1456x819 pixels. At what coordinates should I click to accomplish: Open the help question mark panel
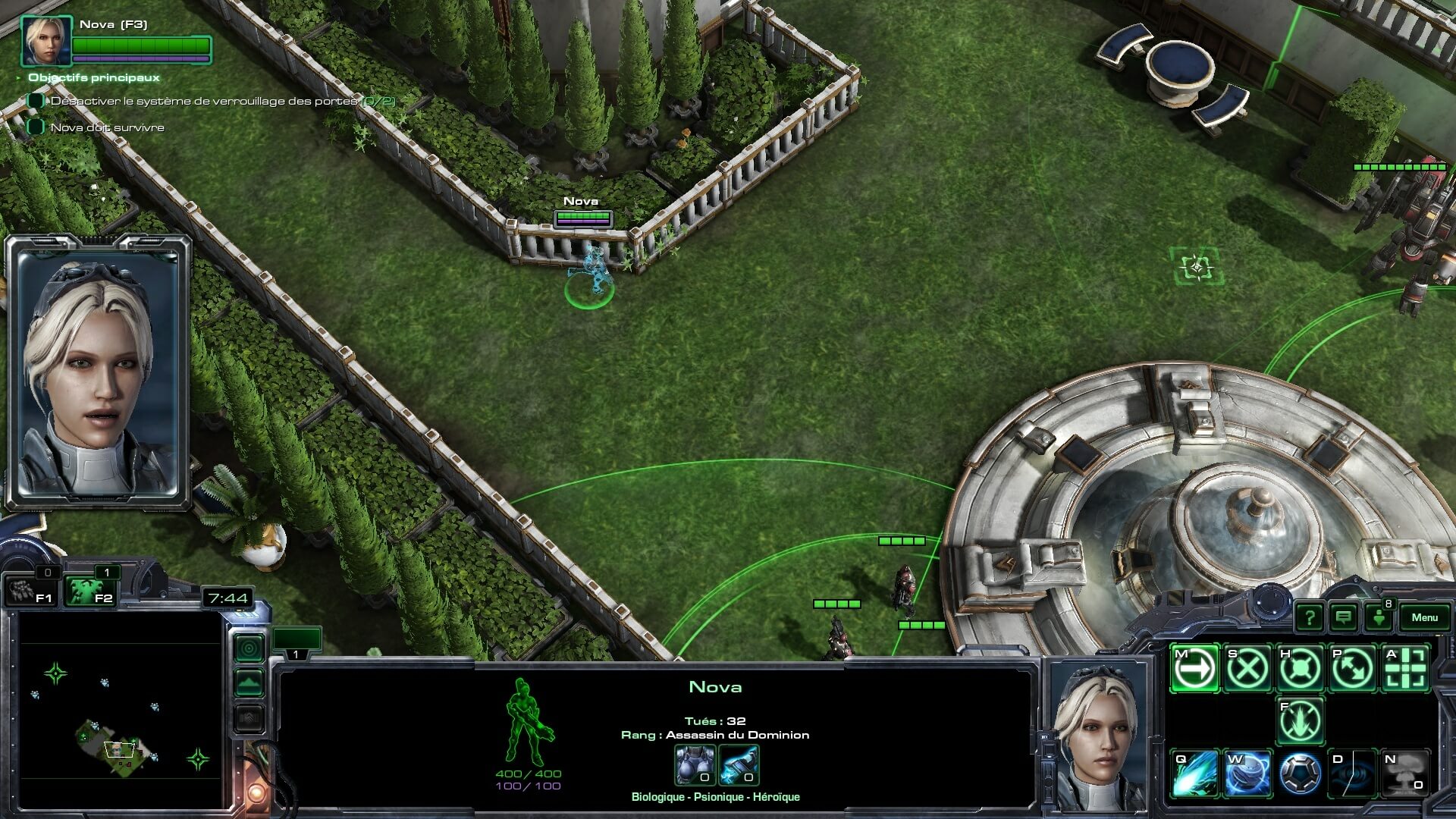point(1309,617)
